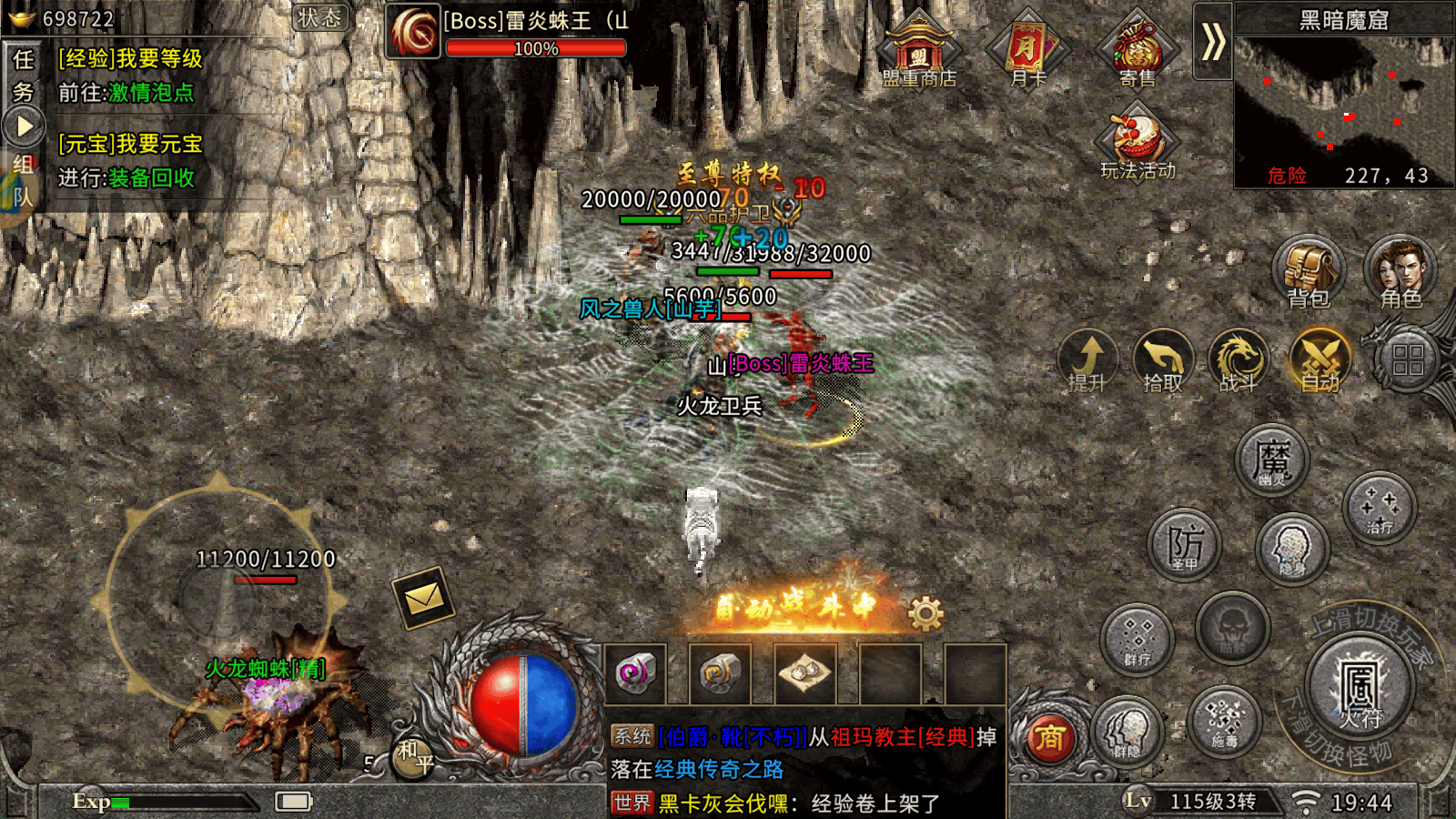
Task: Open the 背包 backpack
Action: [1308, 272]
